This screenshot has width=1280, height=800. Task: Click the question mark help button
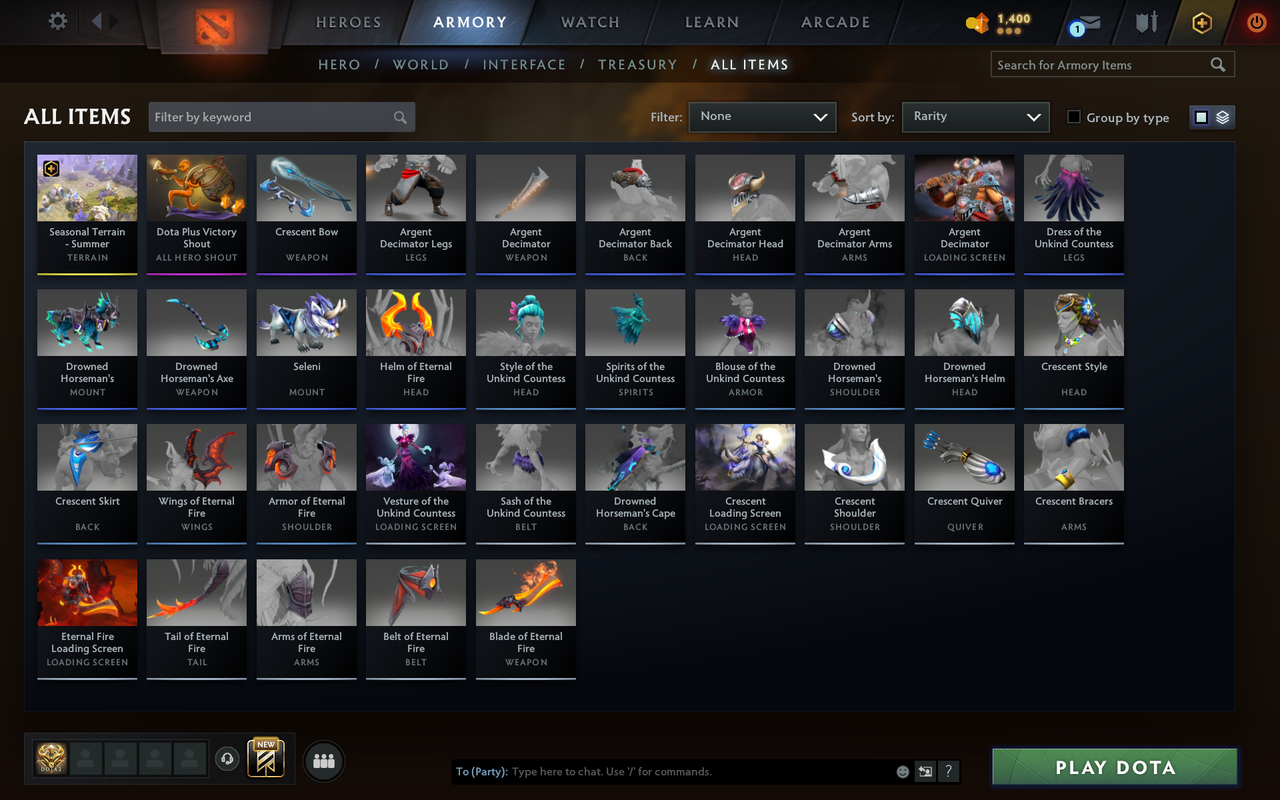pyautogui.click(x=947, y=771)
